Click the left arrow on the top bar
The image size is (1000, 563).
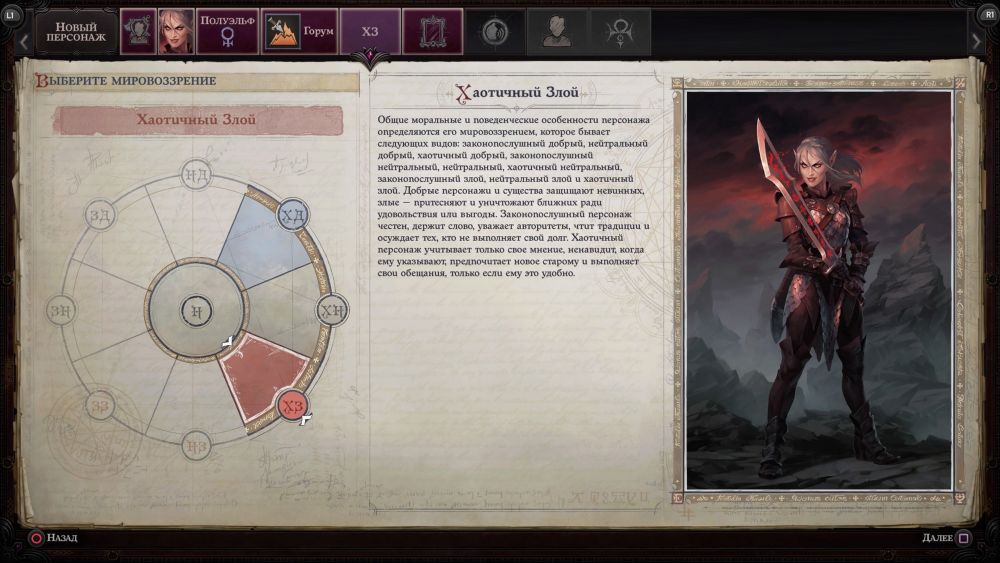coord(23,41)
